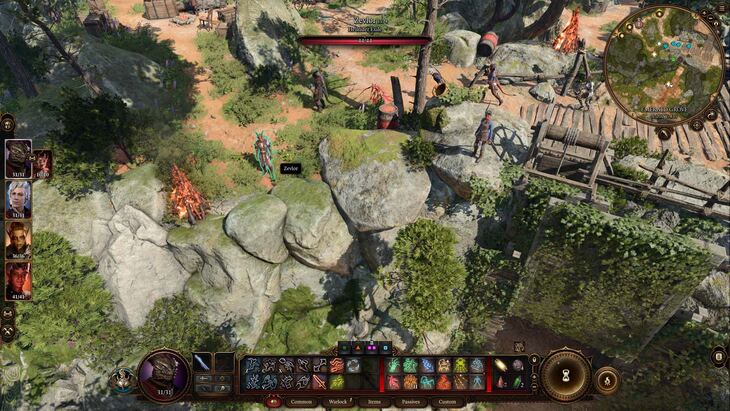Viewport: 730px width, 411px height.
Task: Click the summoned familiar portrait
Action: 42,162
